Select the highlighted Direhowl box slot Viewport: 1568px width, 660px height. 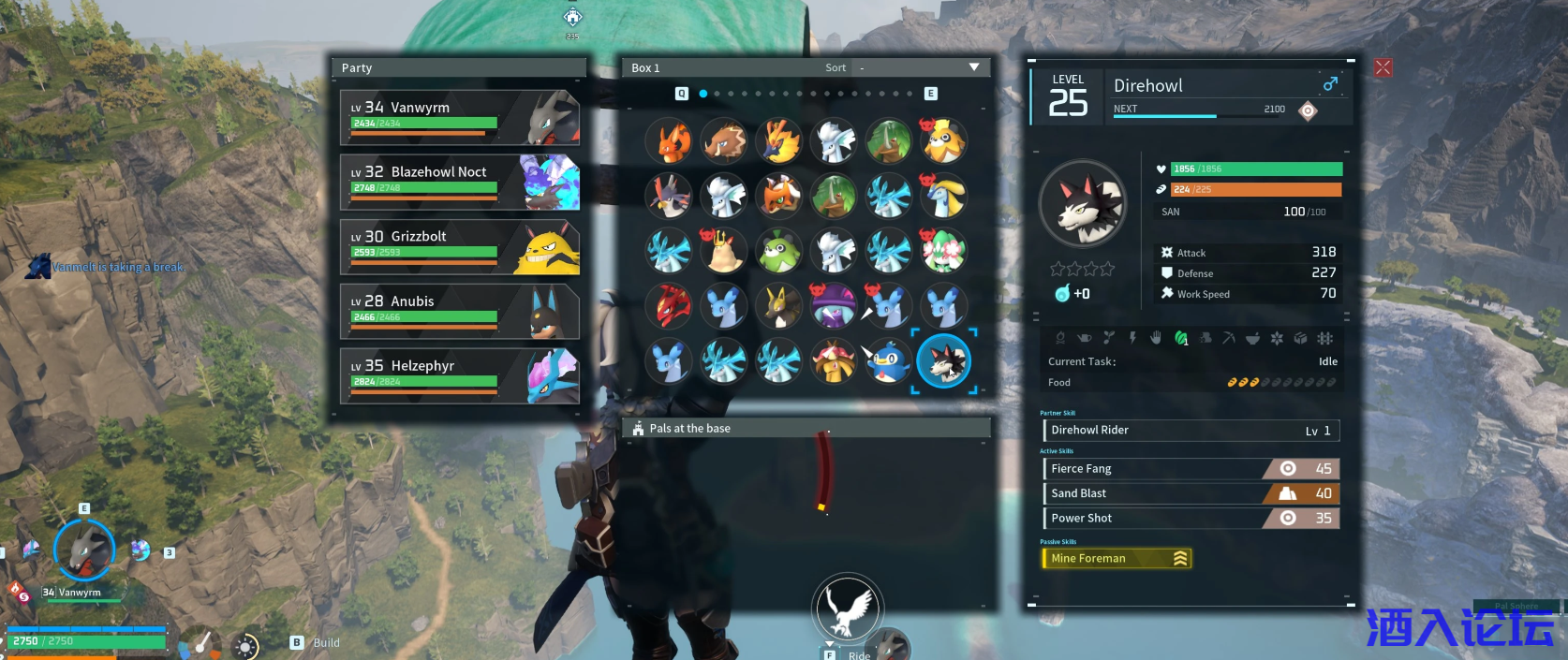[944, 361]
